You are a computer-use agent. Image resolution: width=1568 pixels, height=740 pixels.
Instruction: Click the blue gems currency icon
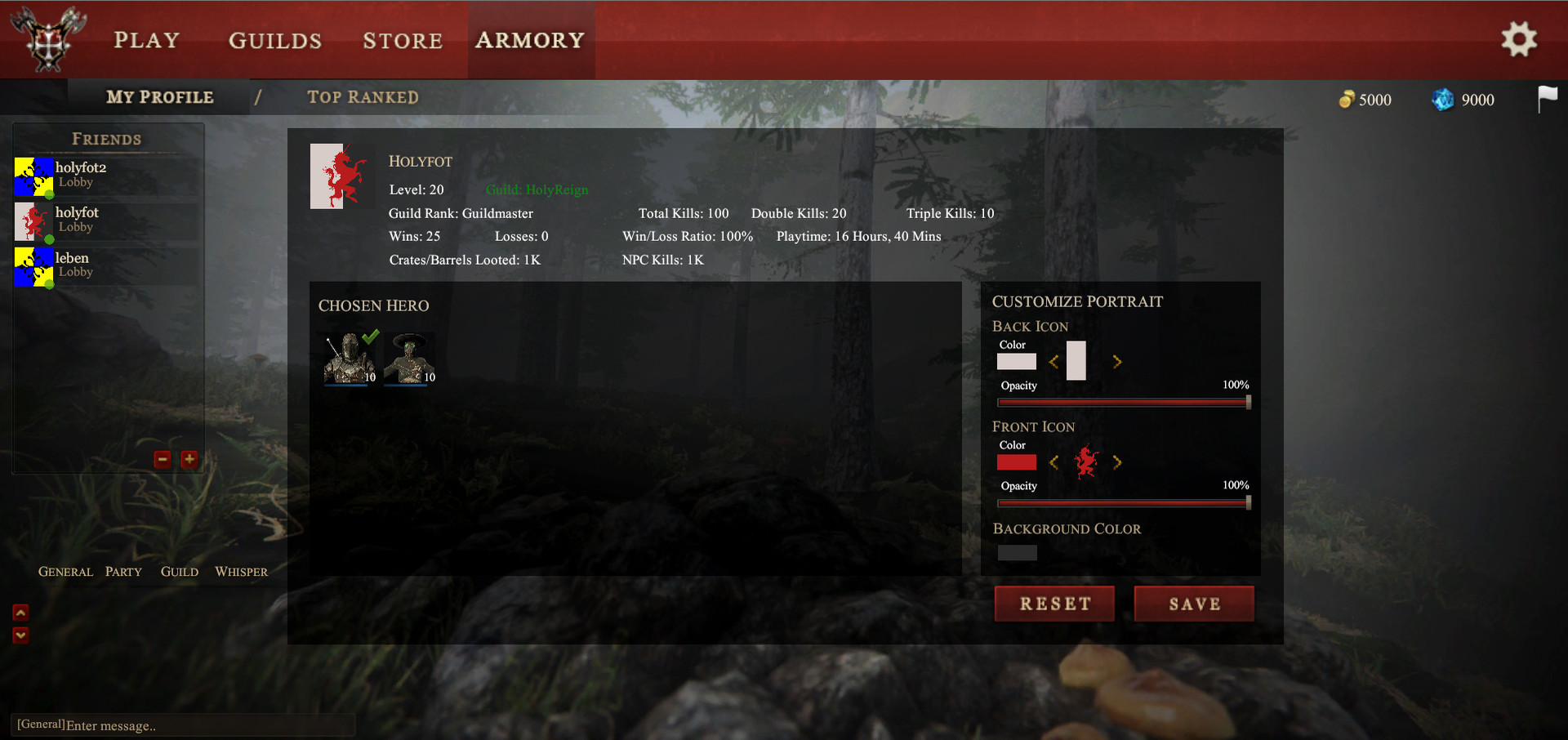1442,100
